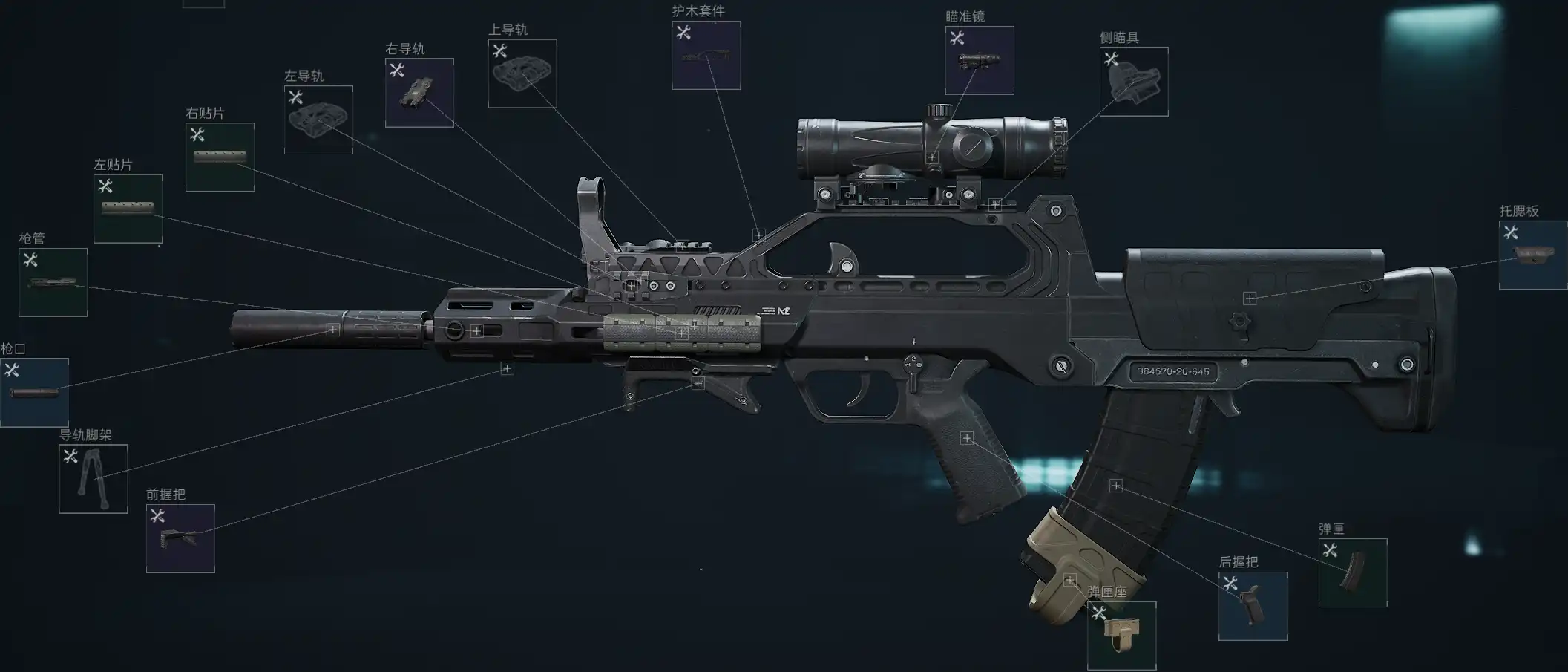Open the 护木套件 handguard kit slot
This screenshot has height=672, width=1568.
click(706, 55)
